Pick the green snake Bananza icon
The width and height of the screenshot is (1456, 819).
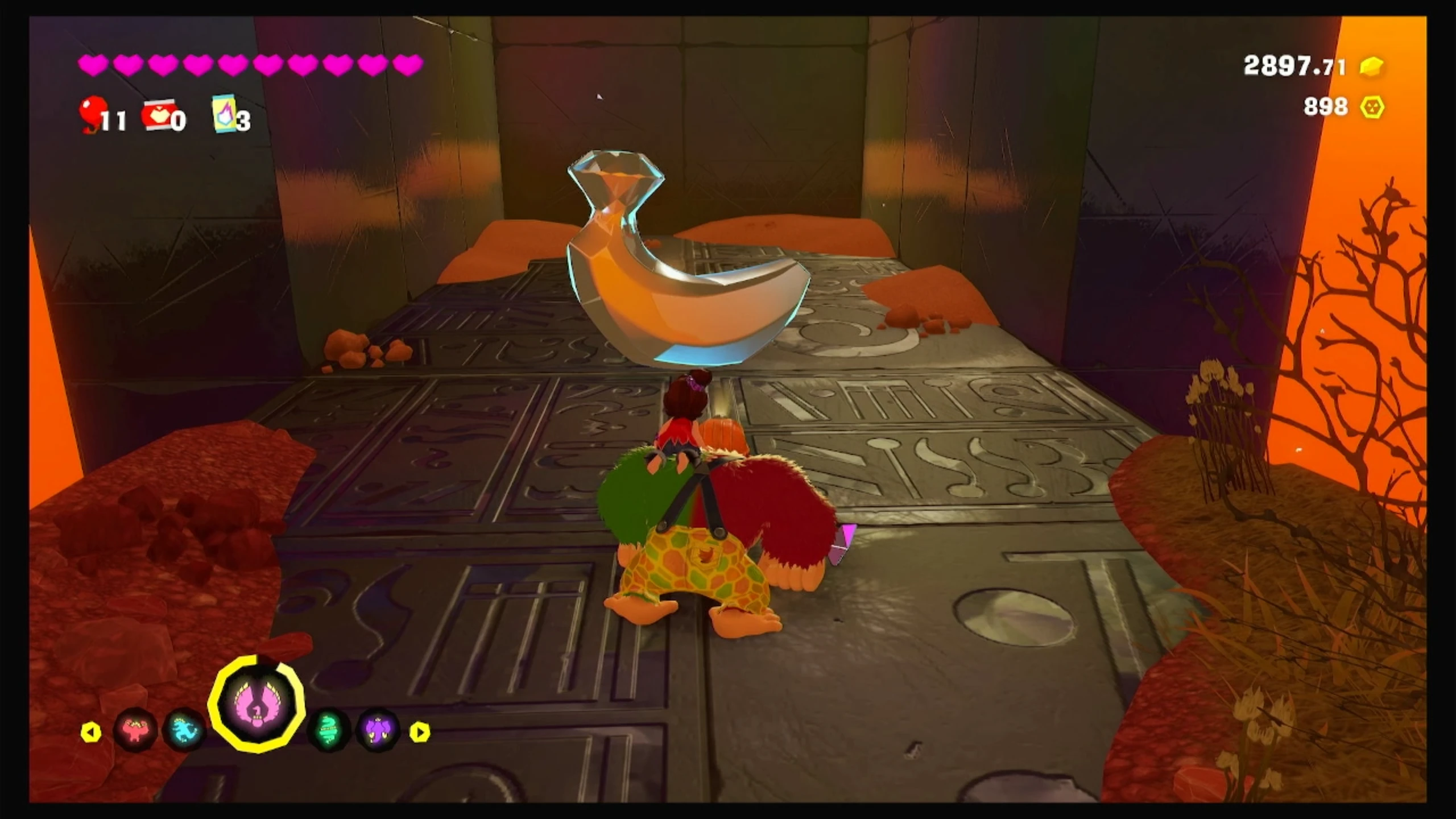[x=329, y=730]
